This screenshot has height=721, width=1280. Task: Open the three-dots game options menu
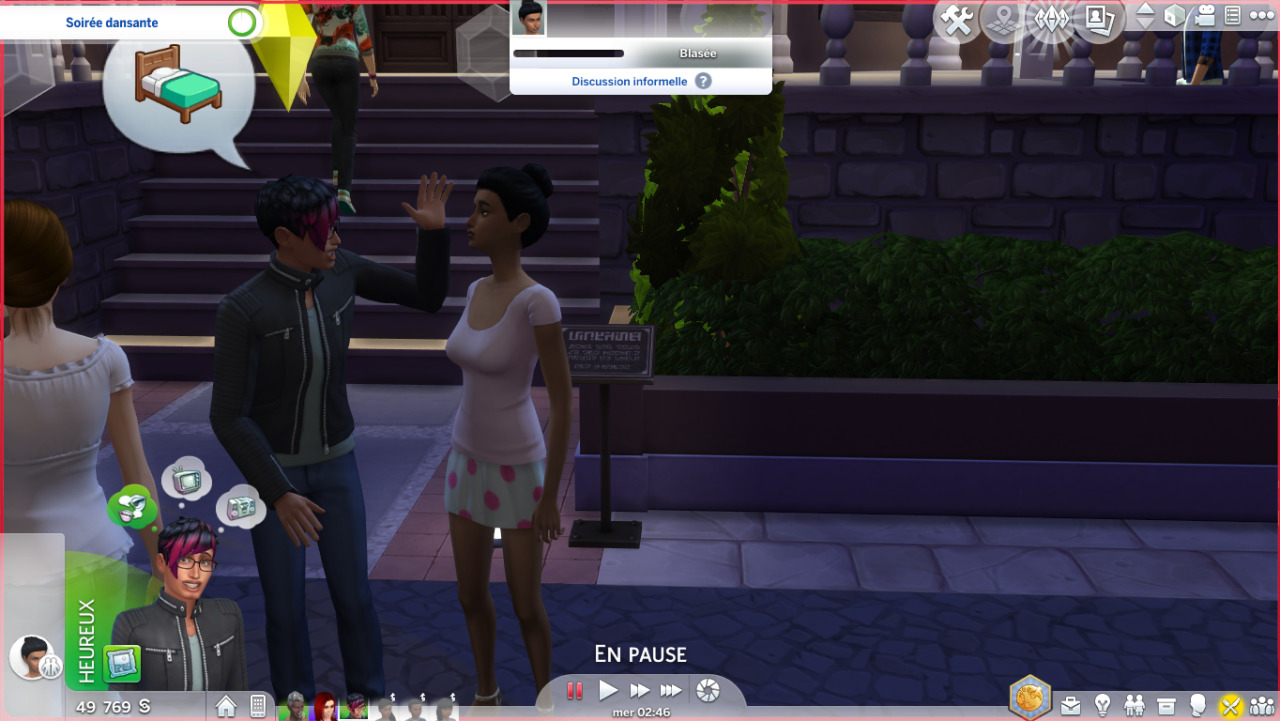[x=1261, y=15]
